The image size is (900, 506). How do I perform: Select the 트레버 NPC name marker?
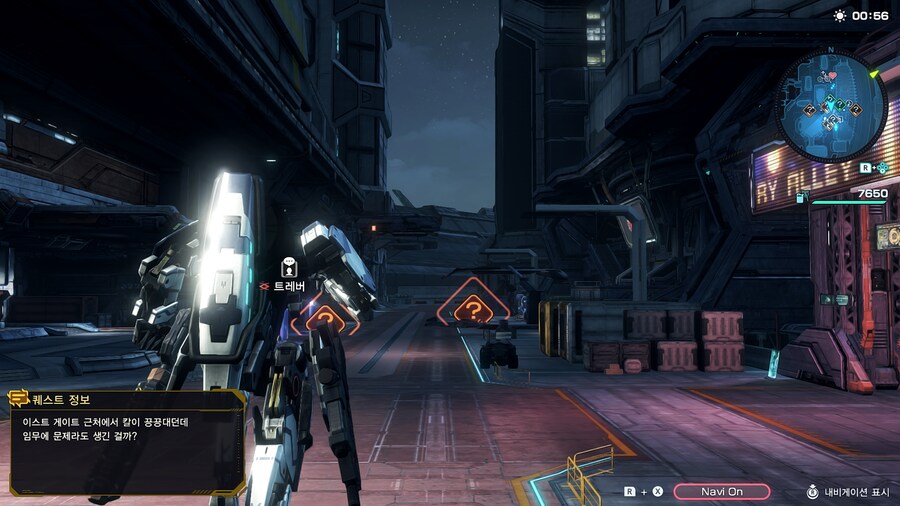click(289, 286)
